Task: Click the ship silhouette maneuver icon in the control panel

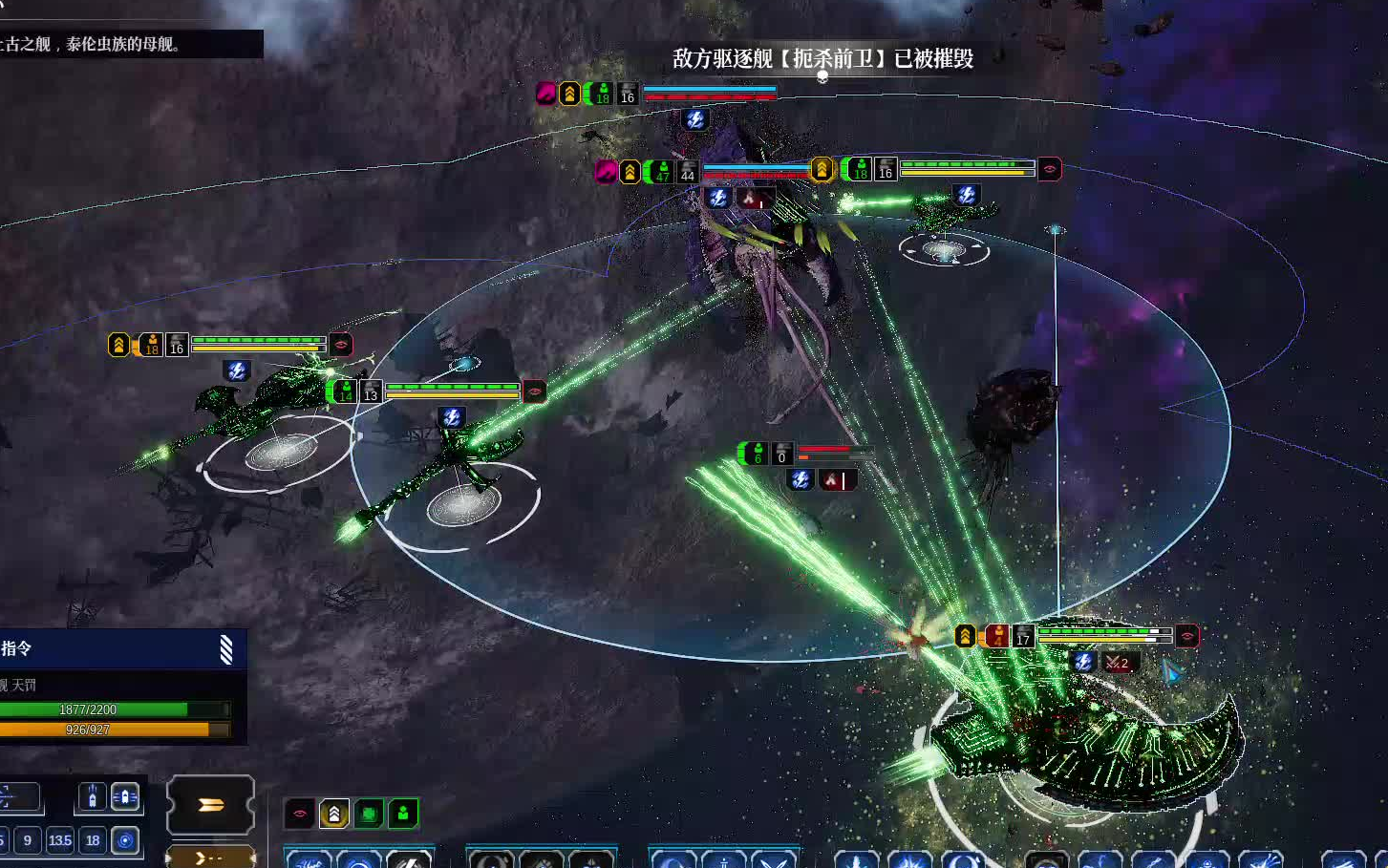Action: [x=92, y=795]
